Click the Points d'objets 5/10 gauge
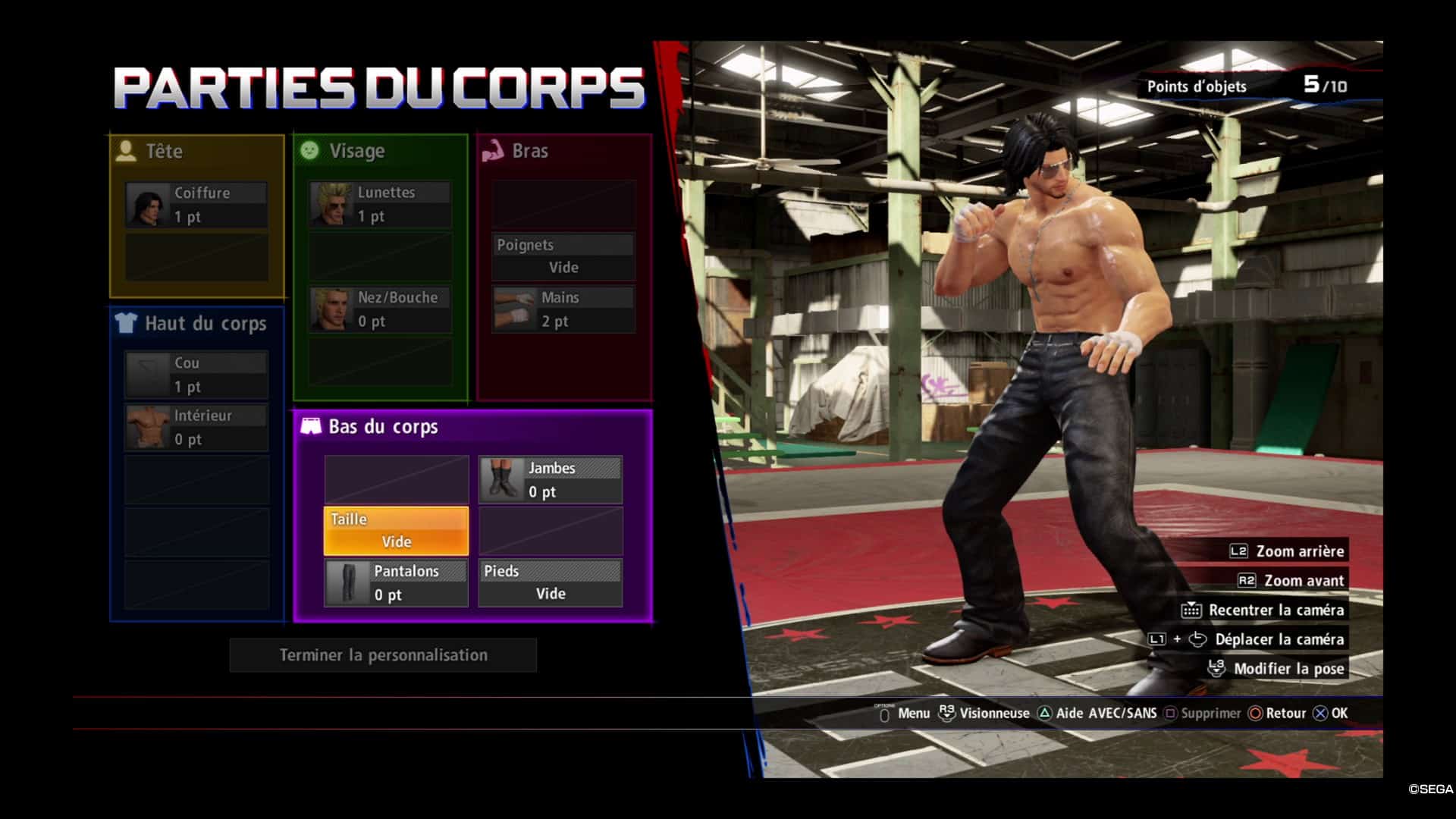The height and width of the screenshot is (819, 1456). pos(1244,86)
